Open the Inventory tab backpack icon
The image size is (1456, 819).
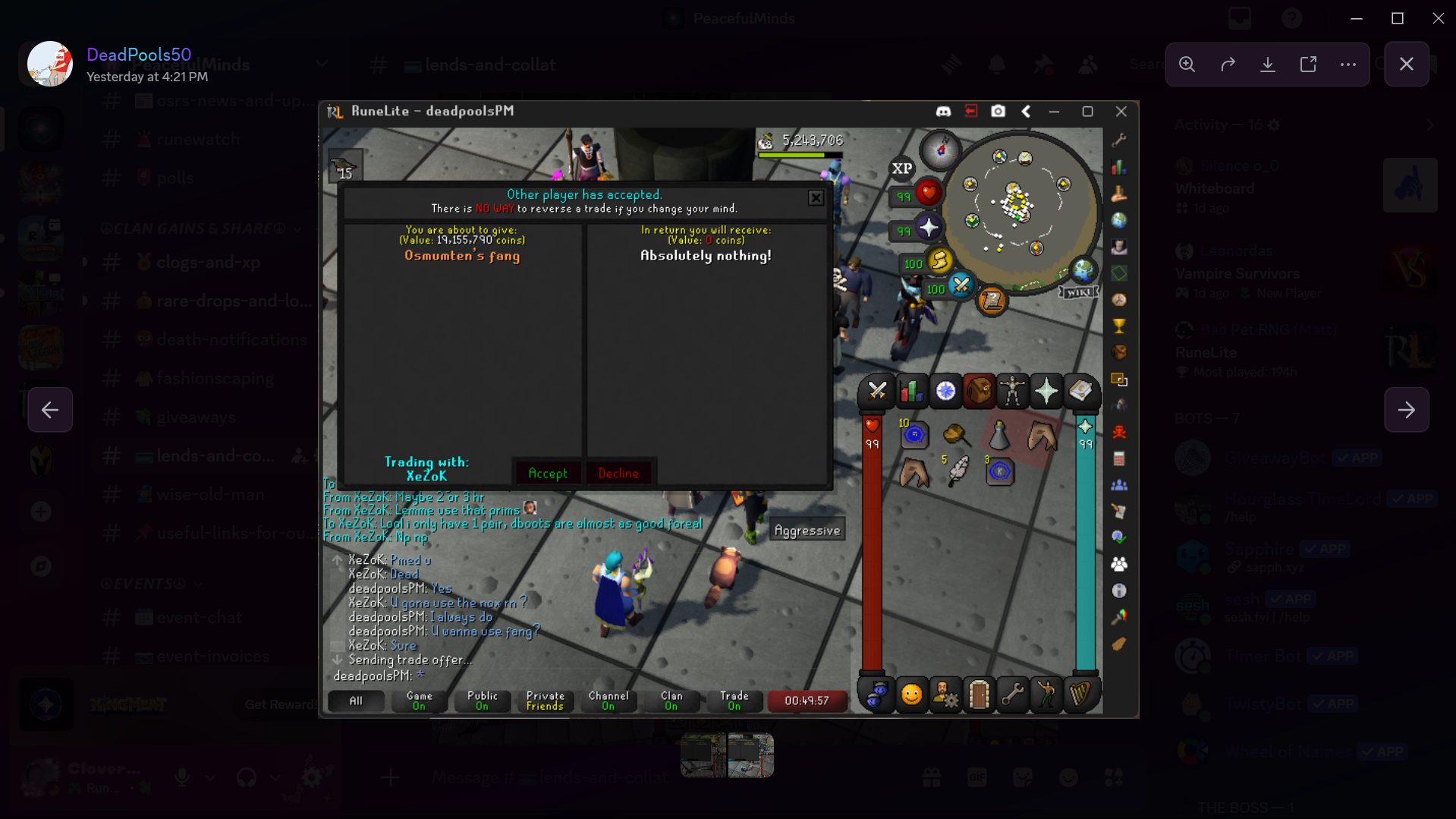[x=979, y=391]
